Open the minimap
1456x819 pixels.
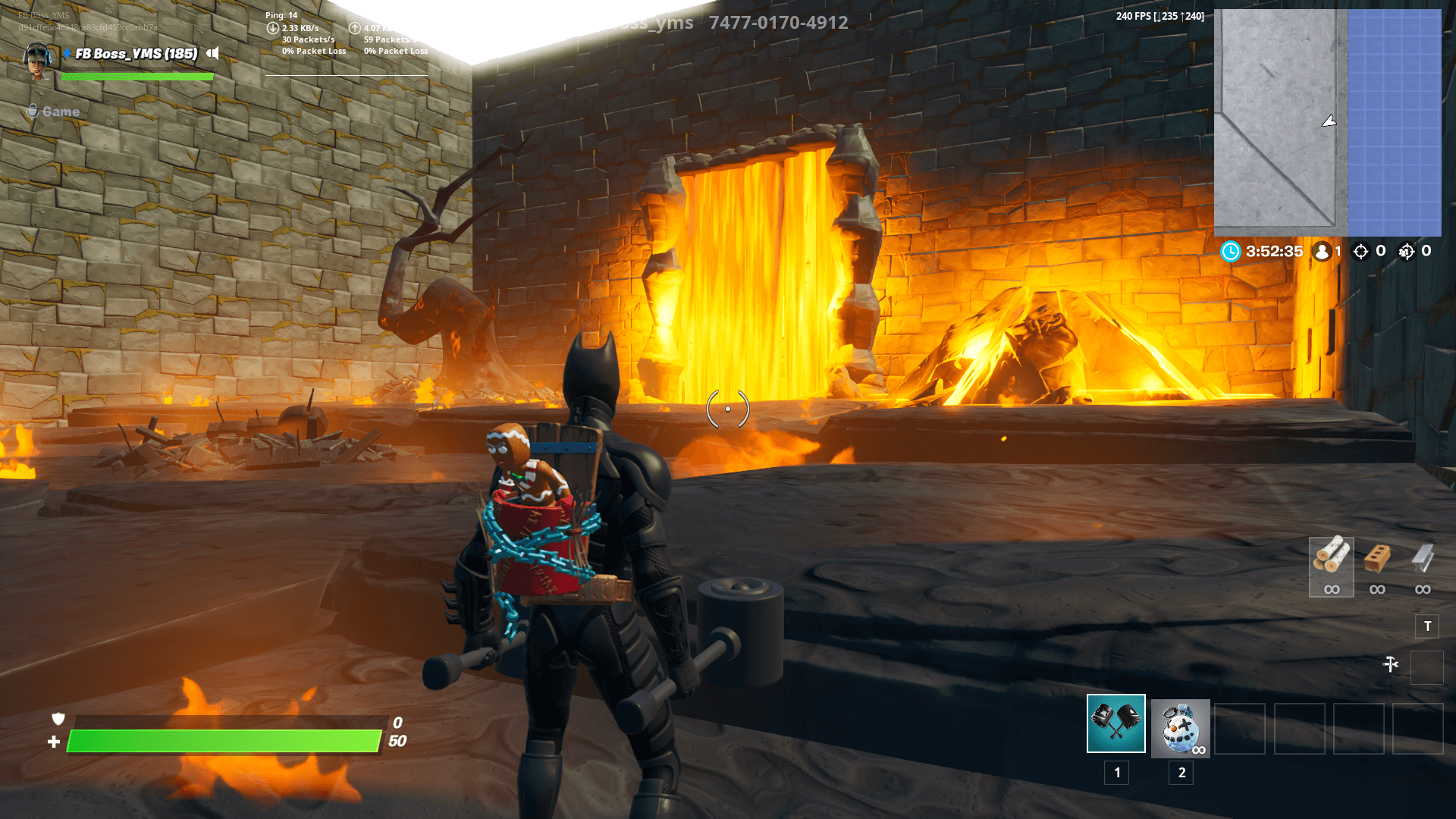(1327, 122)
